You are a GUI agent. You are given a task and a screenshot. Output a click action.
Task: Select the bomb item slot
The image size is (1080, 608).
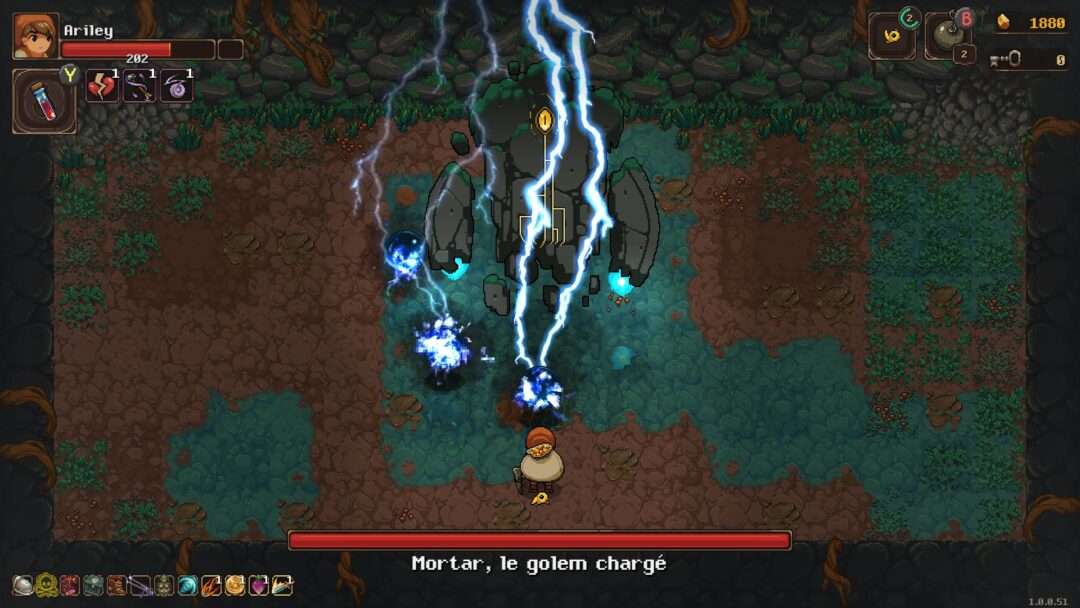[946, 38]
